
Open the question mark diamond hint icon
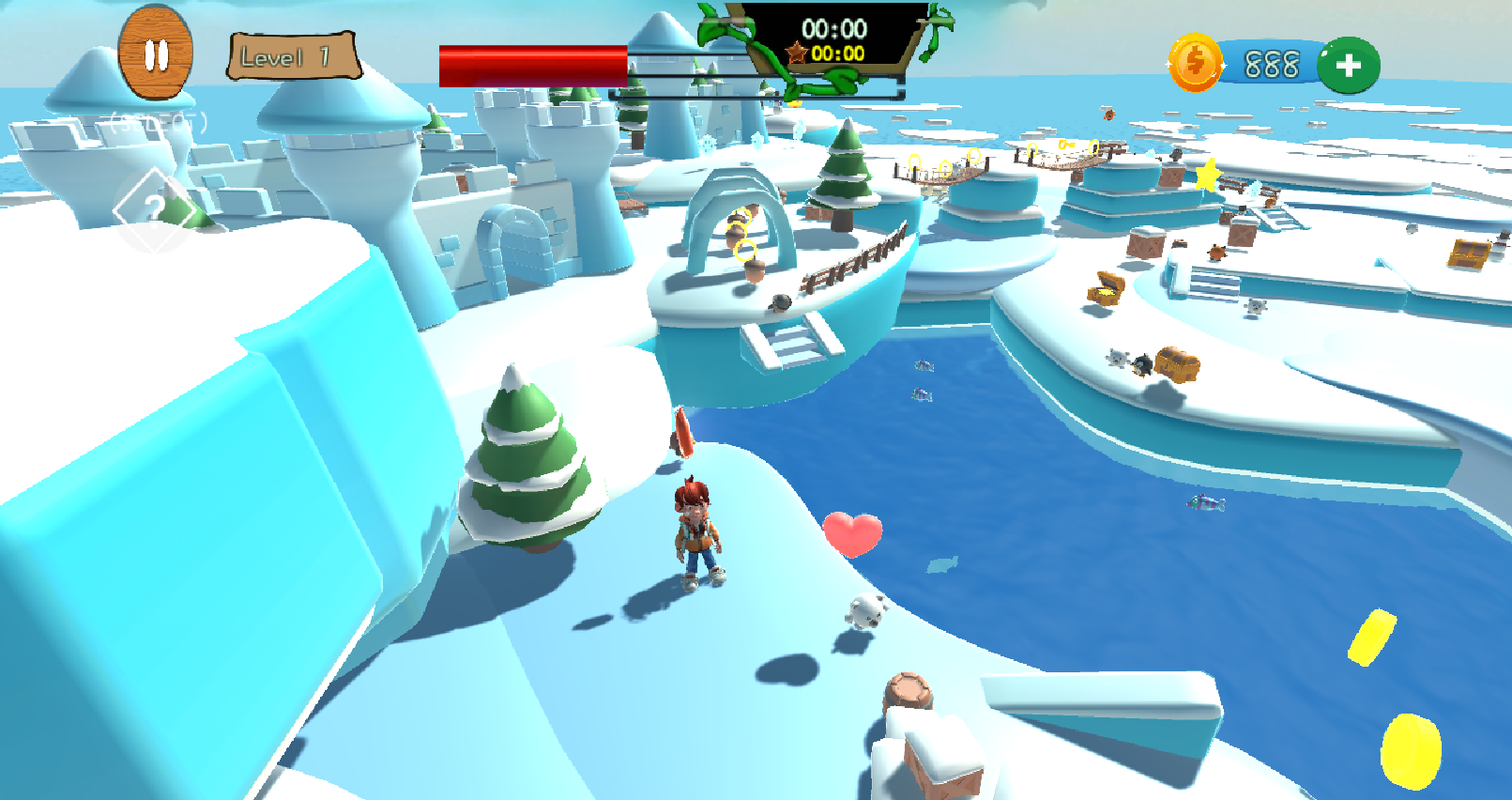154,209
